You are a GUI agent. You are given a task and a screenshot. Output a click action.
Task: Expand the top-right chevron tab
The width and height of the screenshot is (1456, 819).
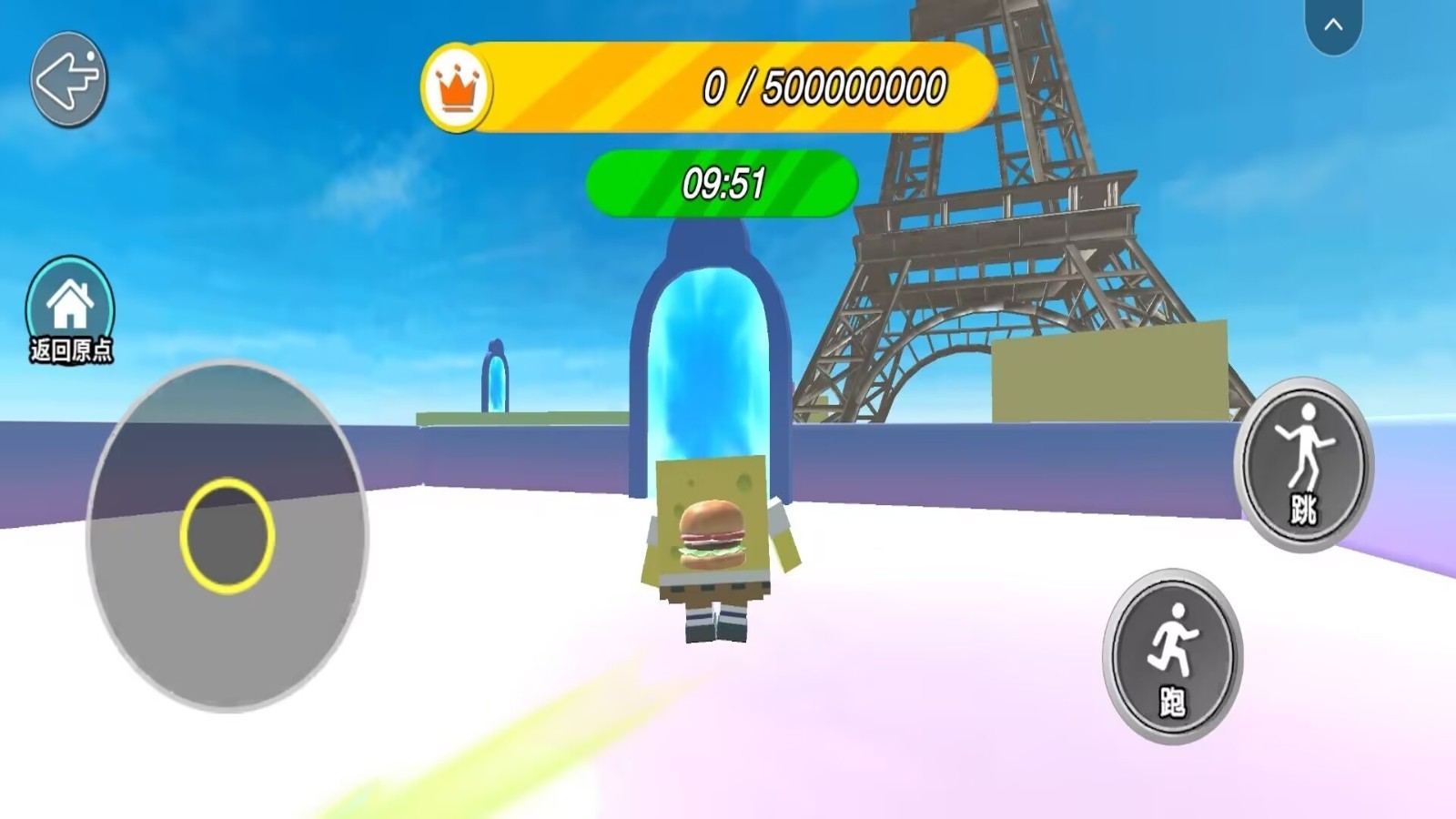pyautogui.click(x=1333, y=25)
